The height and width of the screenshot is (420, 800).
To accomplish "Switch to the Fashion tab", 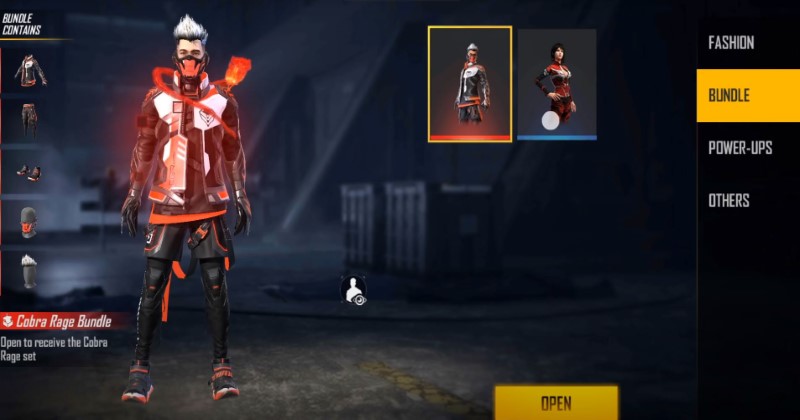I will (730, 43).
